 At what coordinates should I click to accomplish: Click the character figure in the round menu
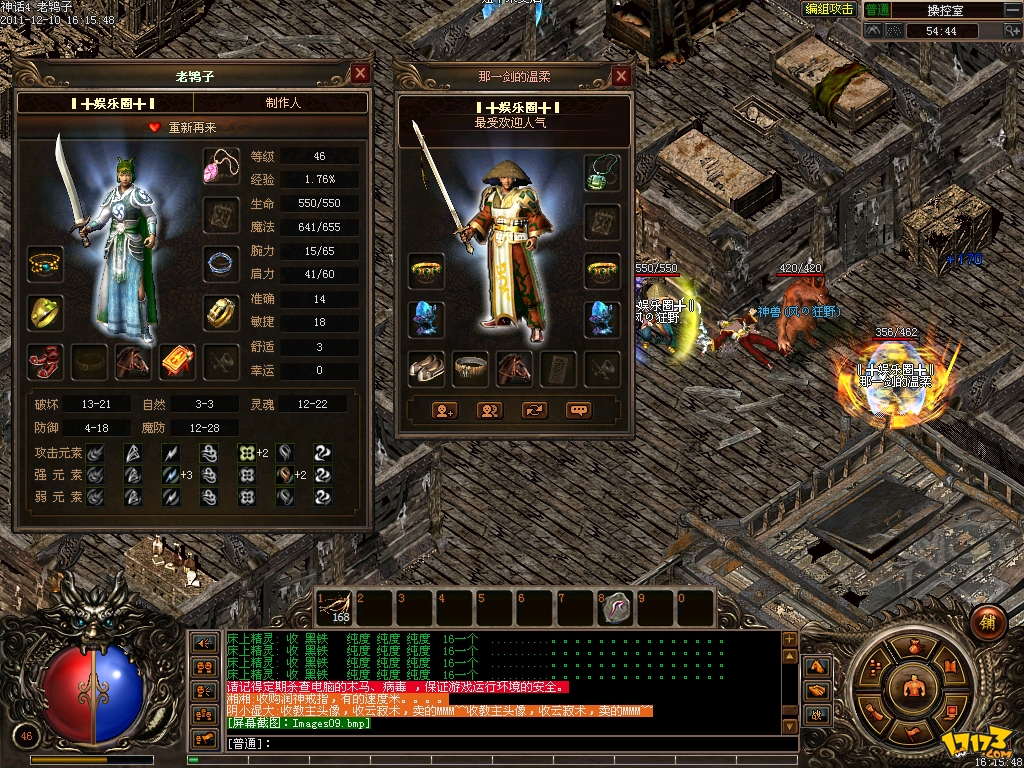tap(911, 687)
